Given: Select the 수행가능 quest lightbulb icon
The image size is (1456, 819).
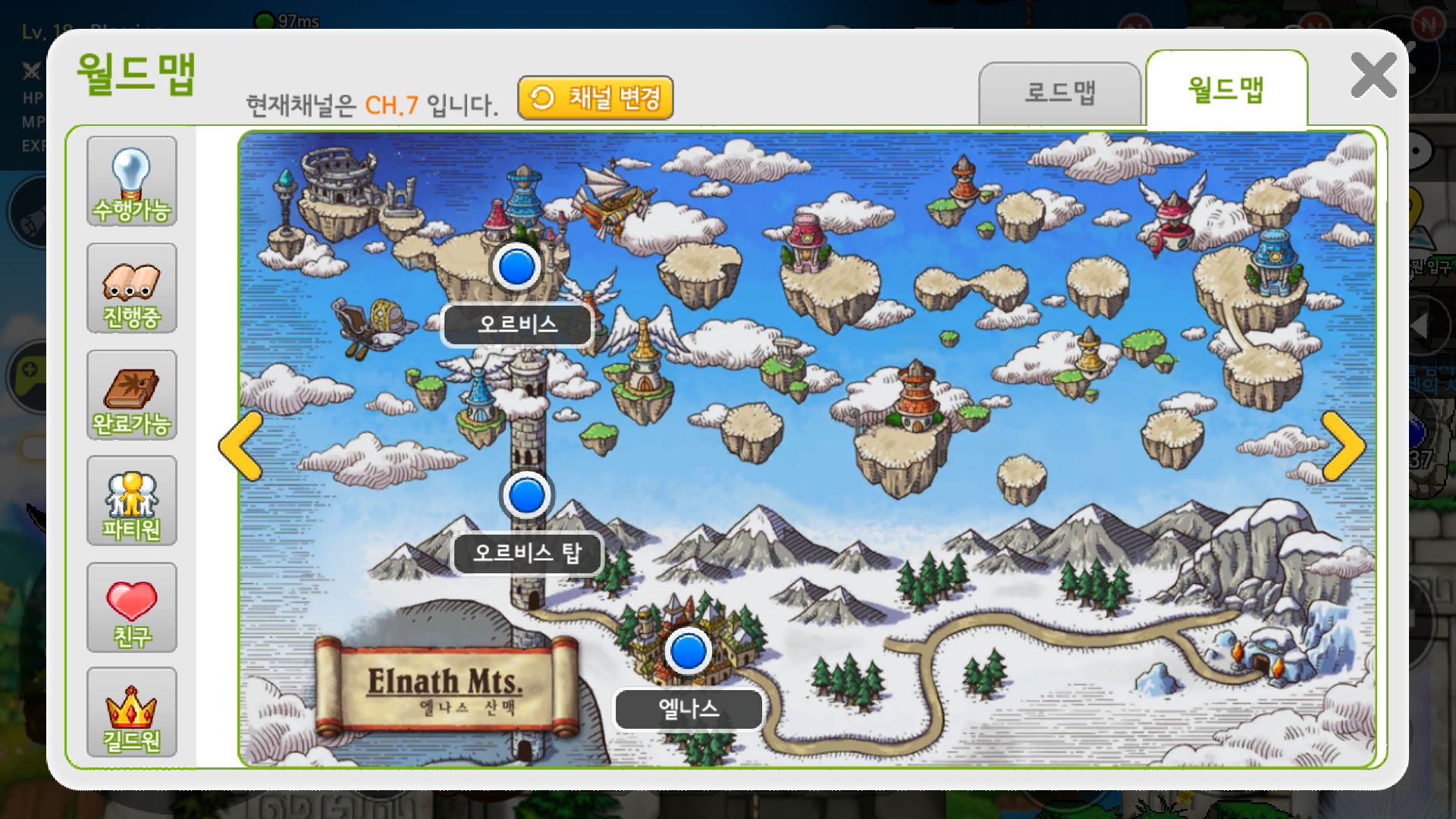Looking at the screenshot, I should (x=131, y=180).
